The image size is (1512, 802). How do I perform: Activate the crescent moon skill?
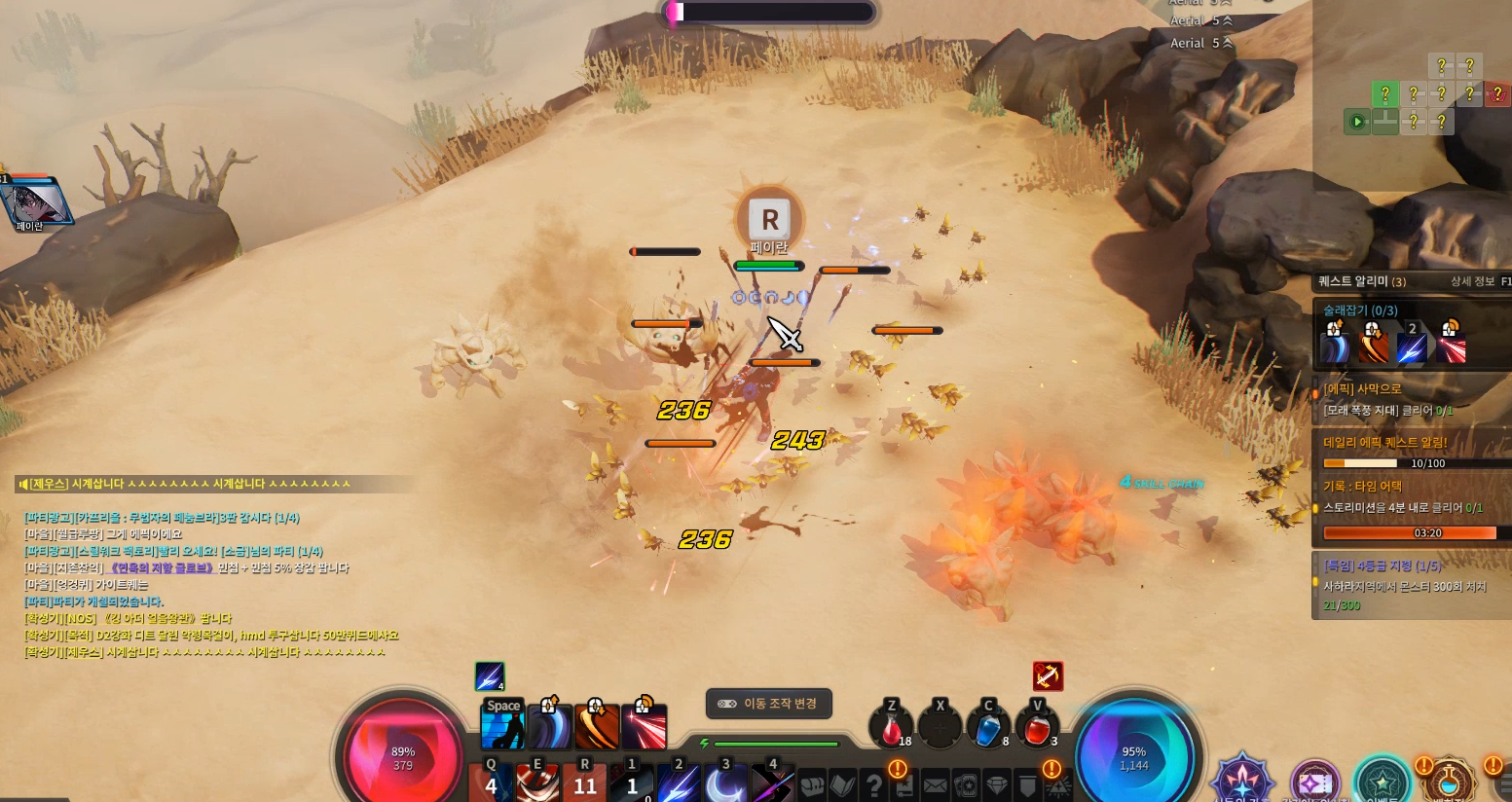pos(725,784)
